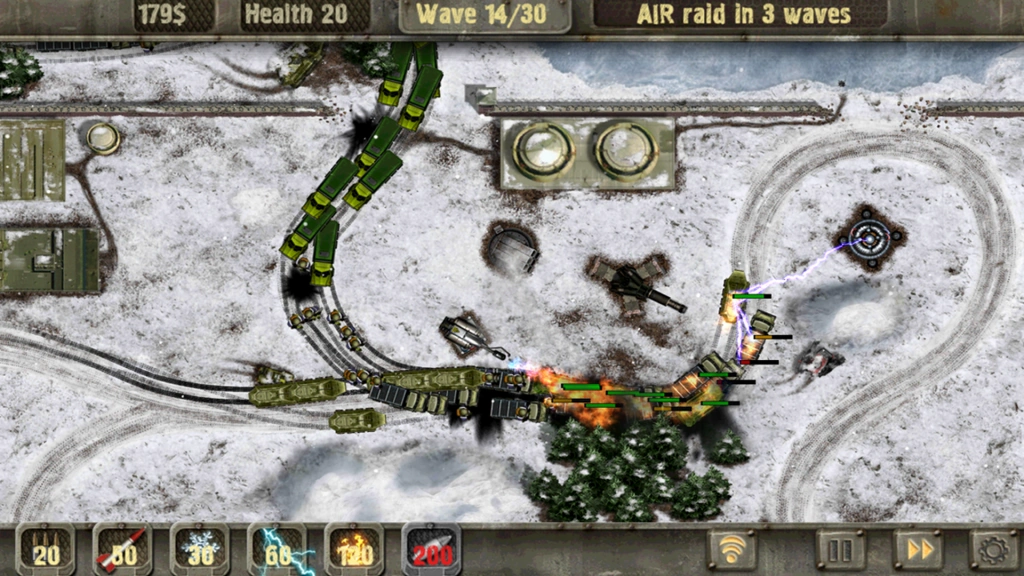Pick the snowflake freeze tower costing 30

pos(200,548)
